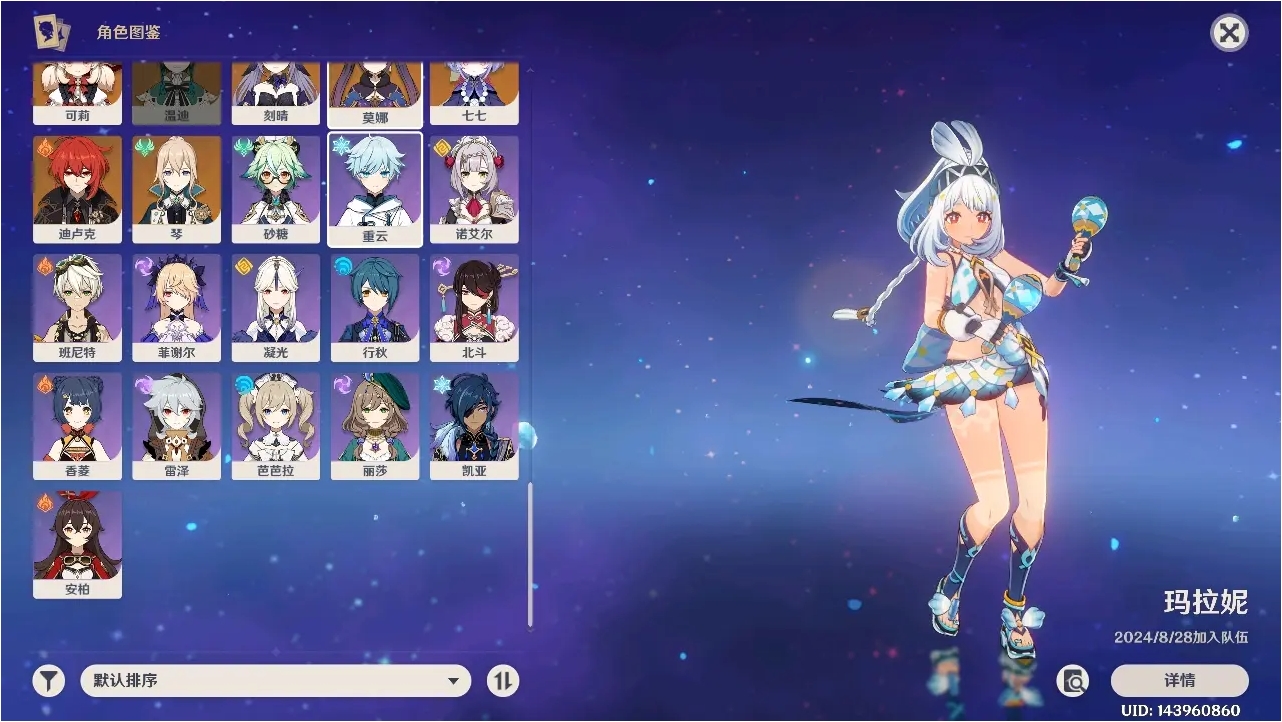The height and width of the screenshot is (722, 1282).
Task: Select Mona's character portrait
Action: point(375,90)
